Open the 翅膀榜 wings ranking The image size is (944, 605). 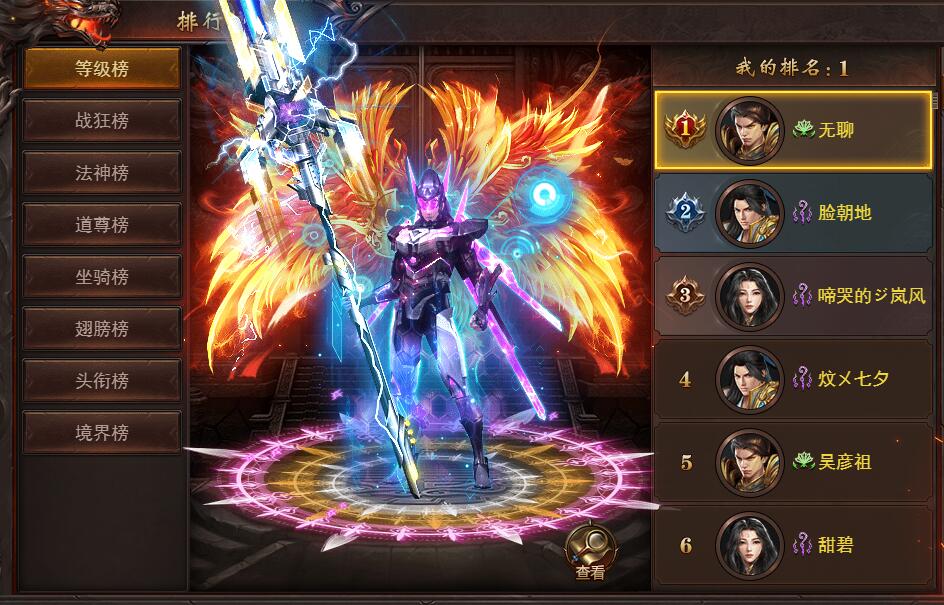[102, 329]
